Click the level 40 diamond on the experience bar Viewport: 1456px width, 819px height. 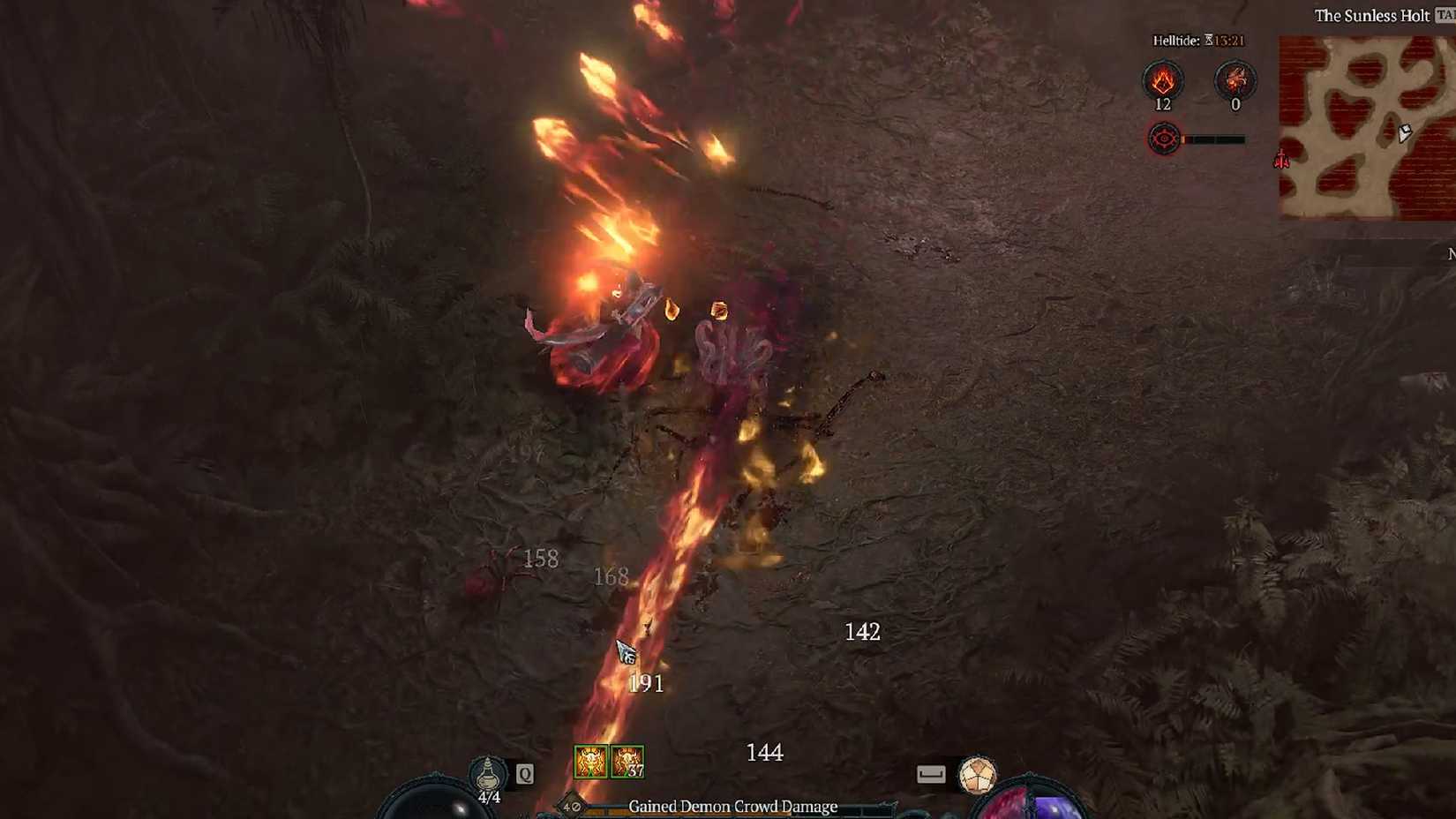[569, 806]
